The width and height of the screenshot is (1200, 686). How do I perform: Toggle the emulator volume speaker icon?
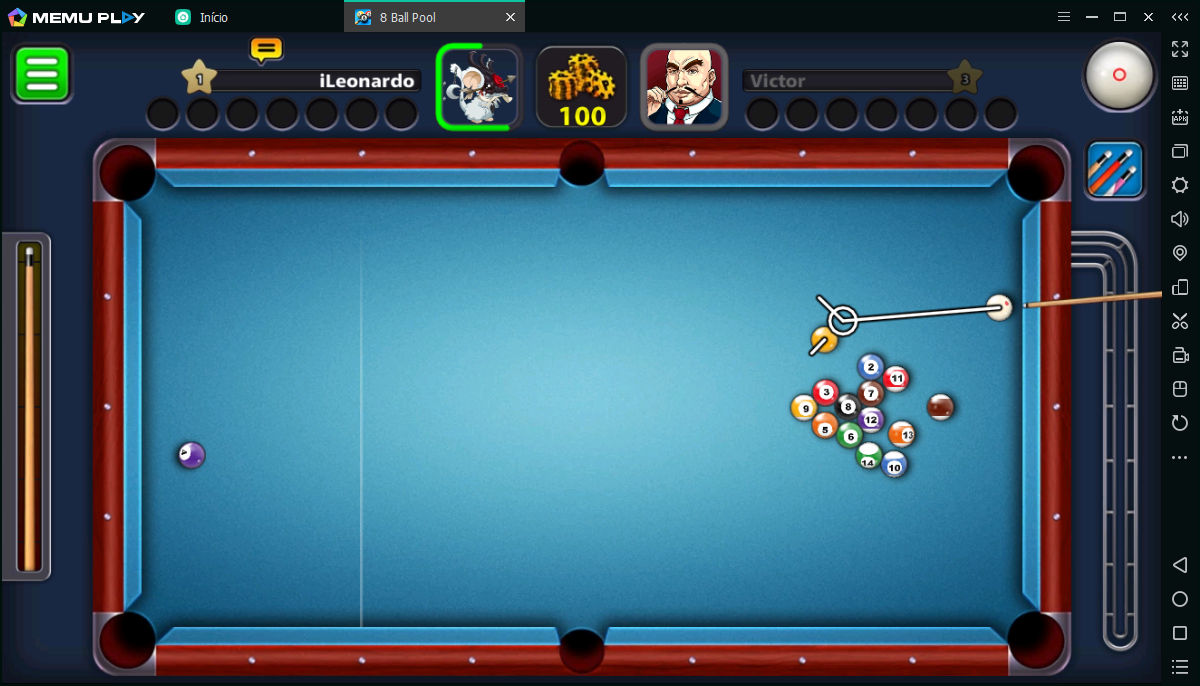[x=1180, y=219]
